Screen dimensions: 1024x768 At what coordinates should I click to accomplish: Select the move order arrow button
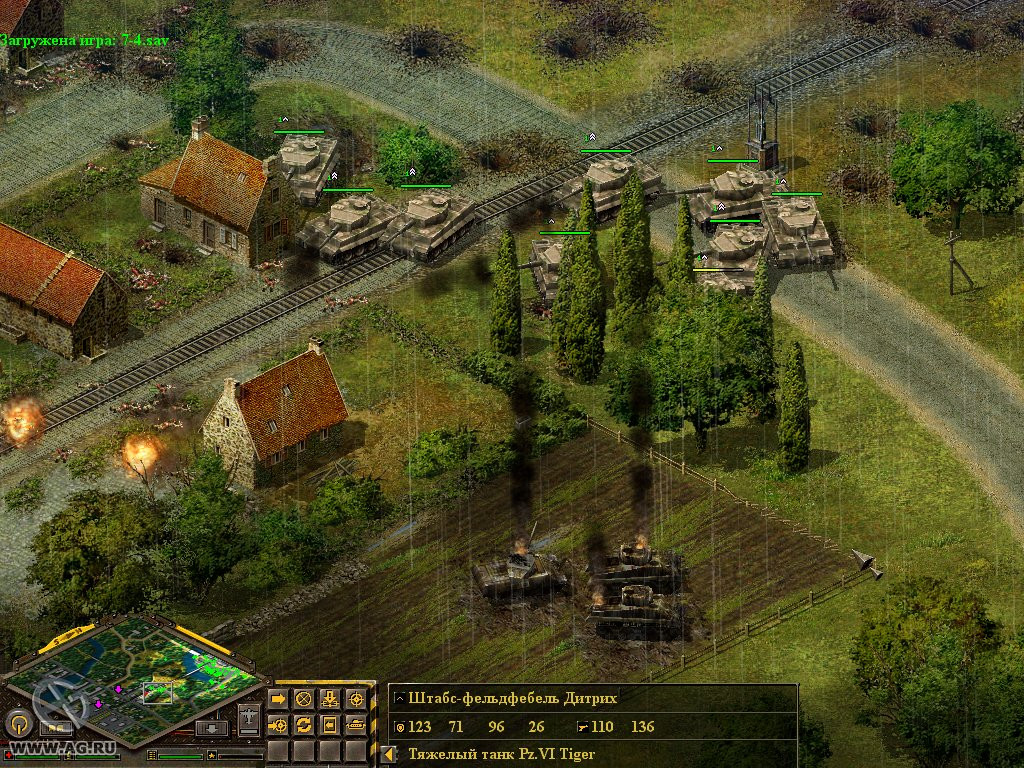[x=279, y=699]
